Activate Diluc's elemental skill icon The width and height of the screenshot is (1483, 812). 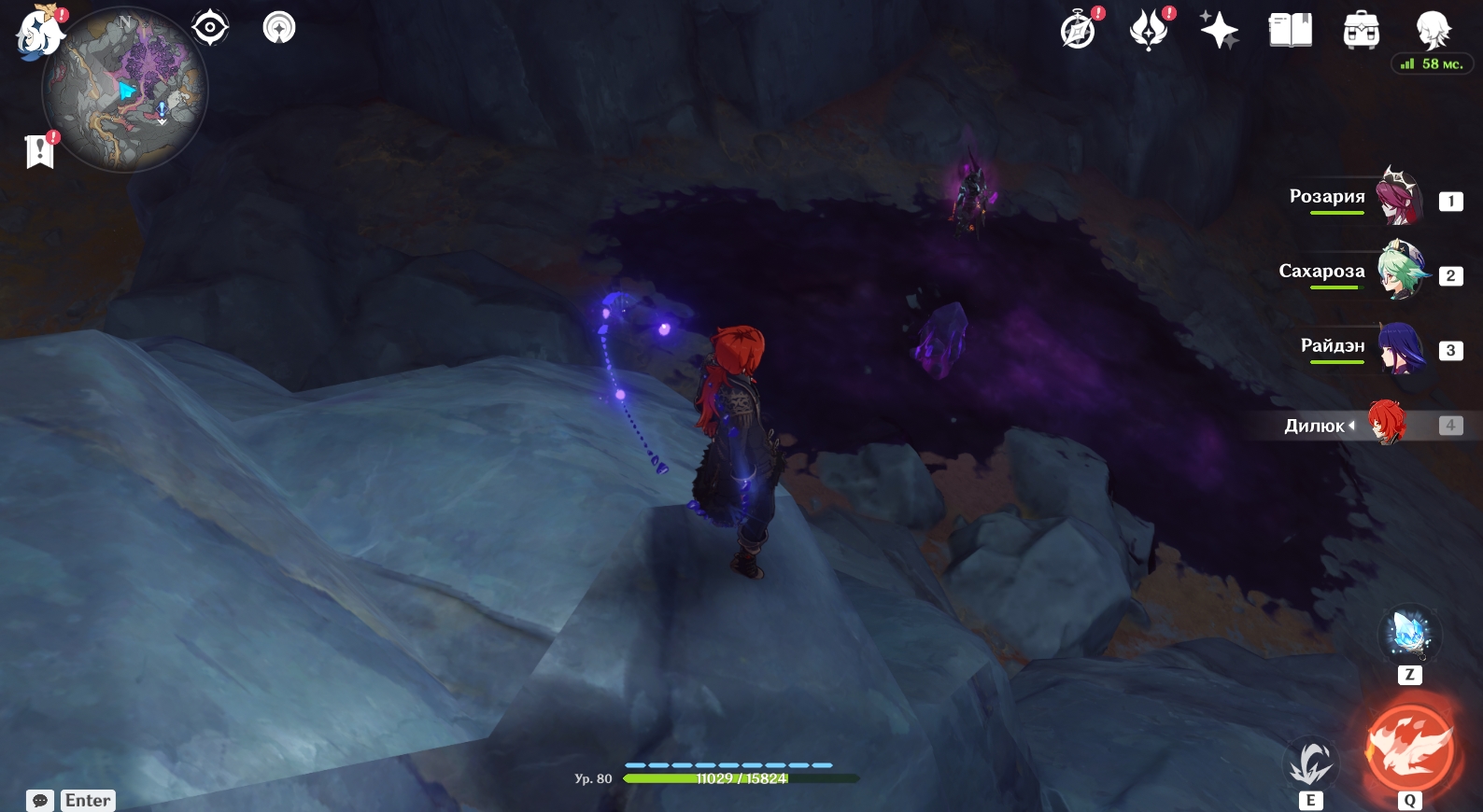[1310, 763]
